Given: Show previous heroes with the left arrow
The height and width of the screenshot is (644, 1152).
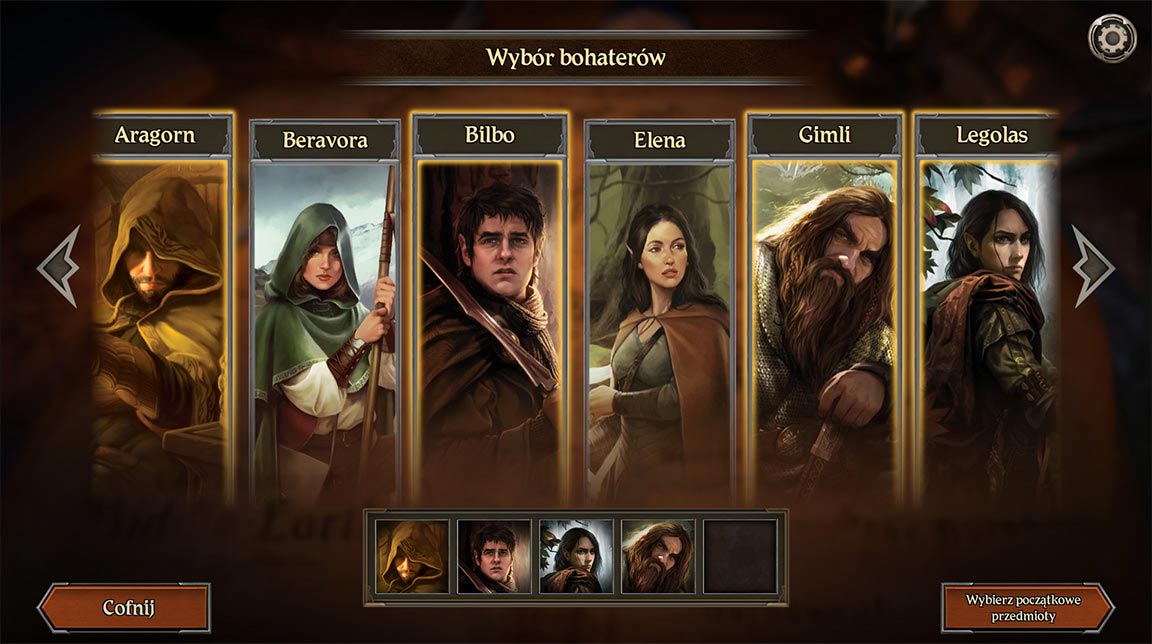Looking at the screenshot, I should pos(59,266).
